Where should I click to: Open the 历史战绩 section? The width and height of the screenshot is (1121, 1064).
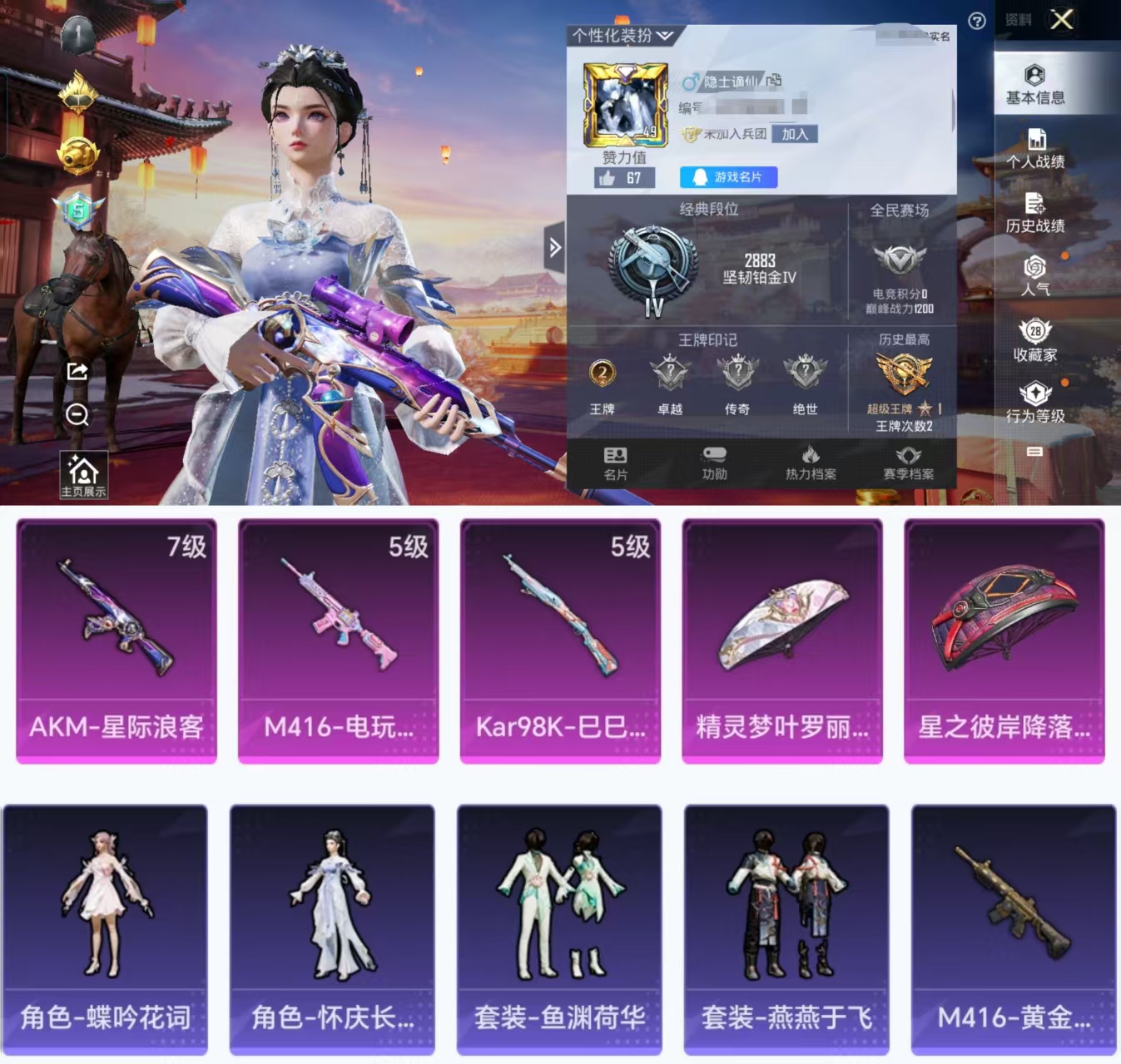click(x=1036, y=214)
